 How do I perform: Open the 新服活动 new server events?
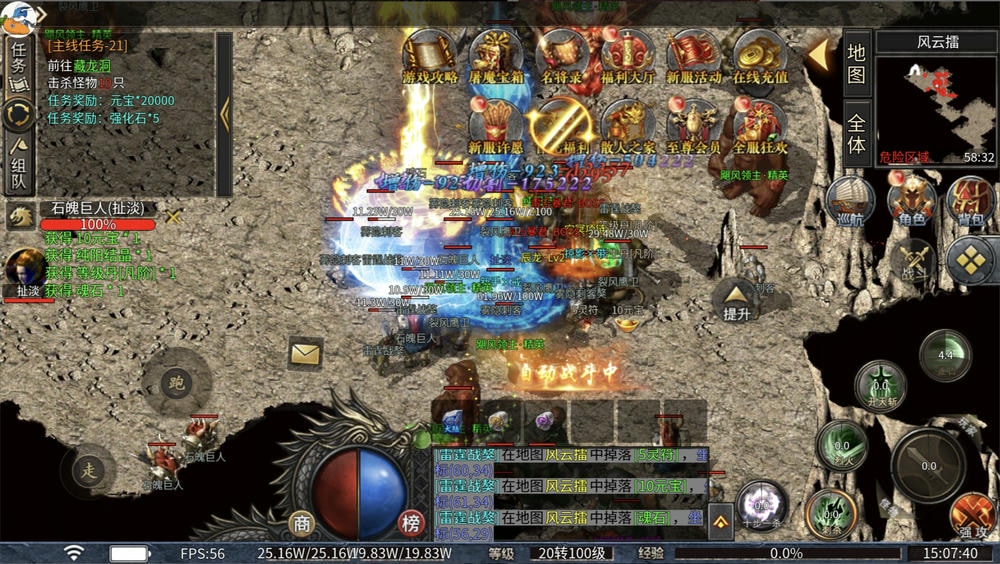pyautogui.click(x=694, y=55)
